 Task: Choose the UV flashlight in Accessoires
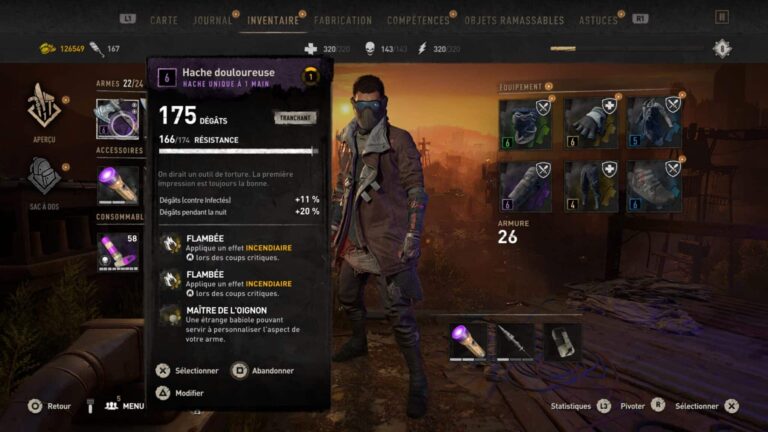tap(119, 185)
